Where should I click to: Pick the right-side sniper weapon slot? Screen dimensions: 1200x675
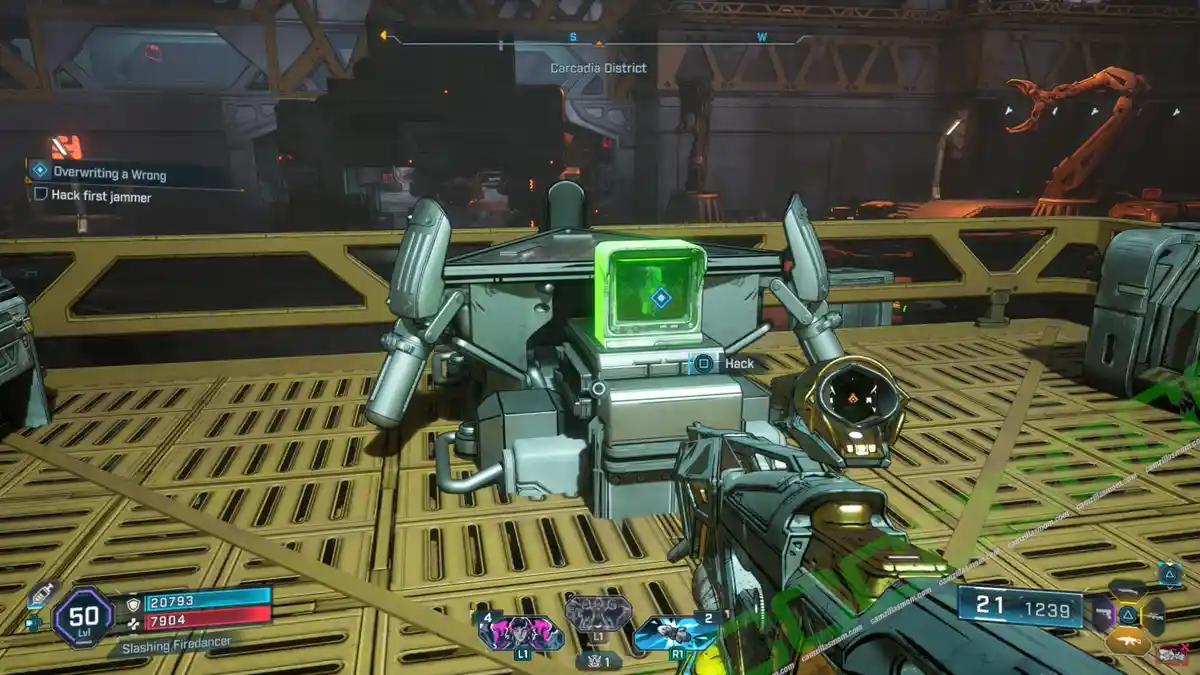tap(1153, 615)
